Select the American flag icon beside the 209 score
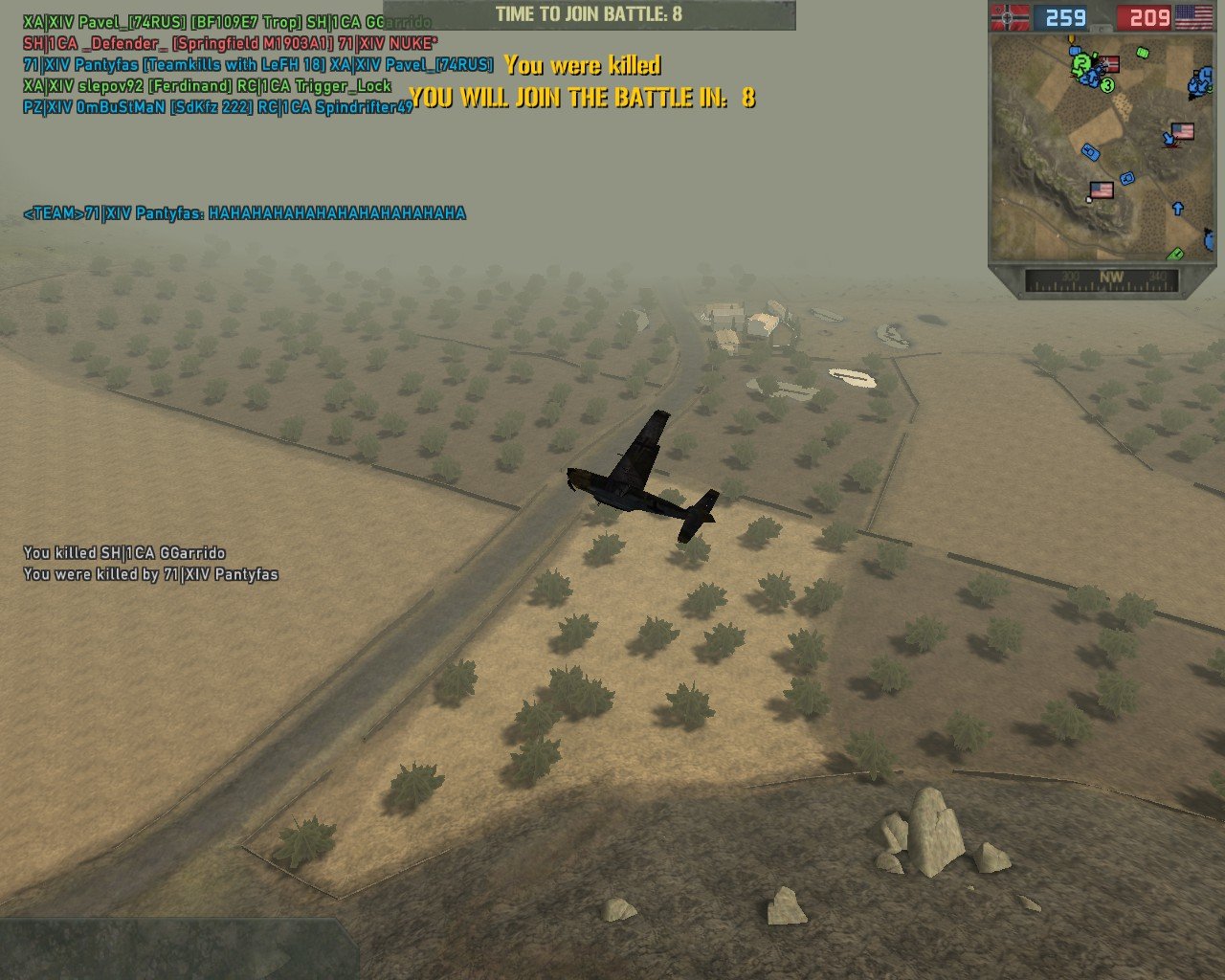1225x980 pixels. click(1192, 17)
